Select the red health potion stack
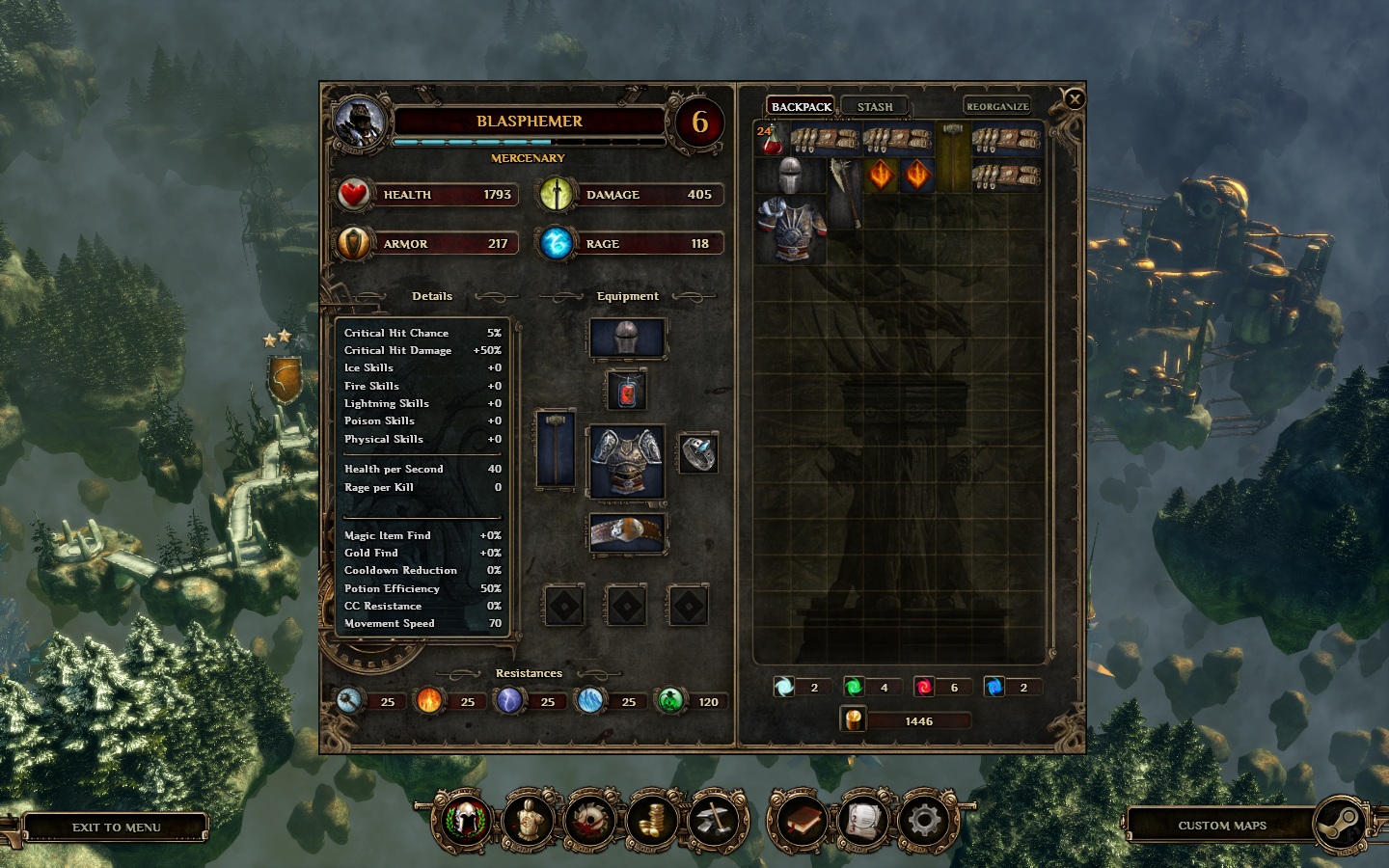 coord(771,140)
